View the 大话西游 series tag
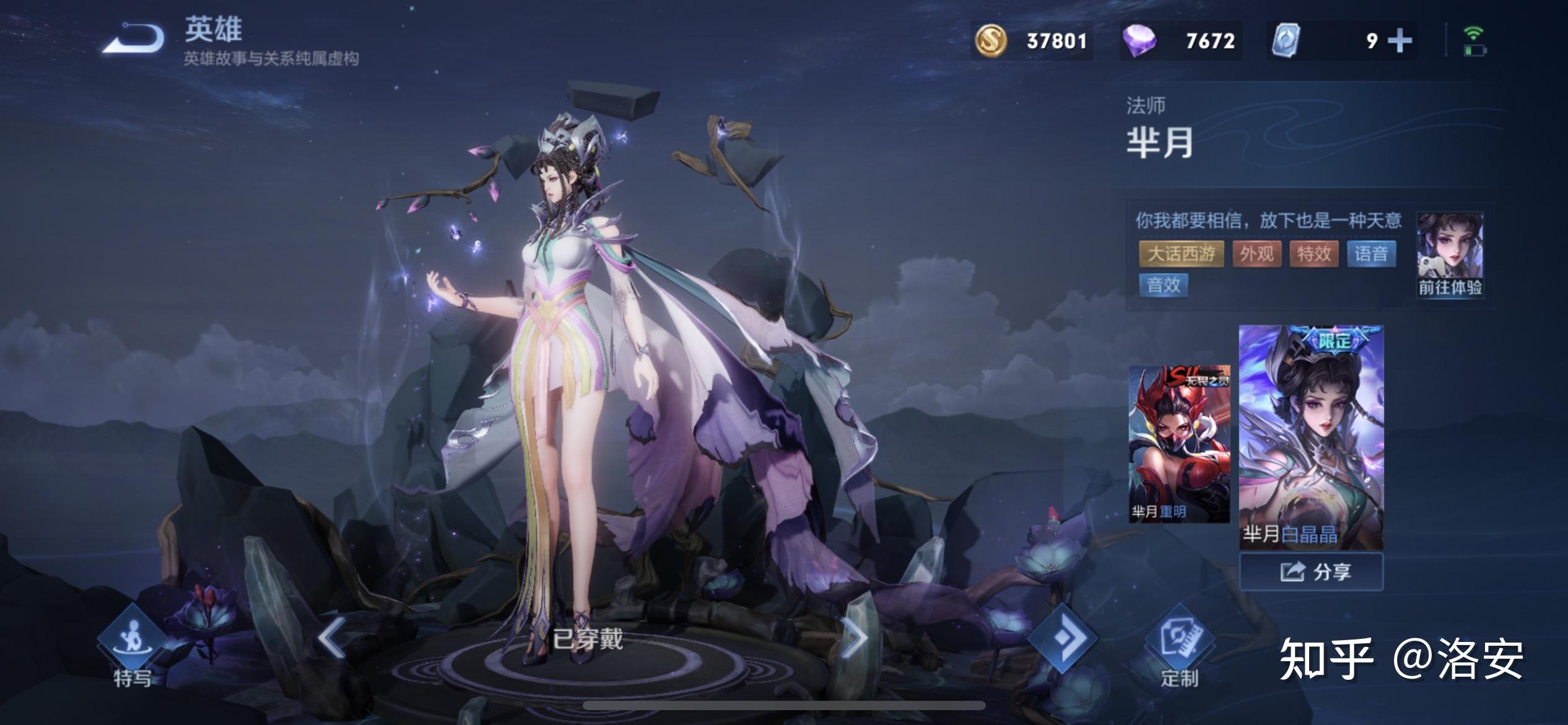This screenshot has height=725, width=1568. (x=1181, y=254)
